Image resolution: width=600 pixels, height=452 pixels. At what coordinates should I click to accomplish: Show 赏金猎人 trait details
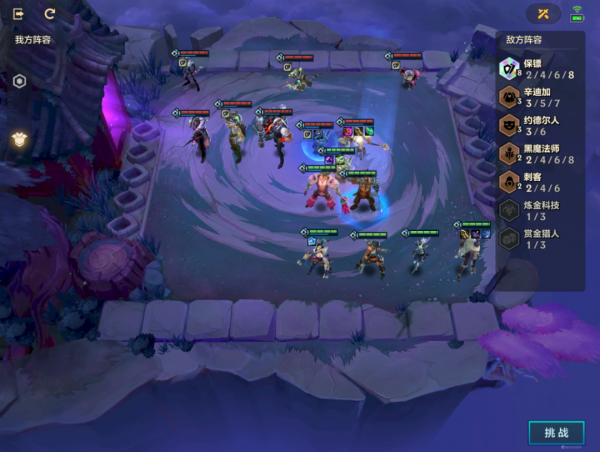click(538, 237)
